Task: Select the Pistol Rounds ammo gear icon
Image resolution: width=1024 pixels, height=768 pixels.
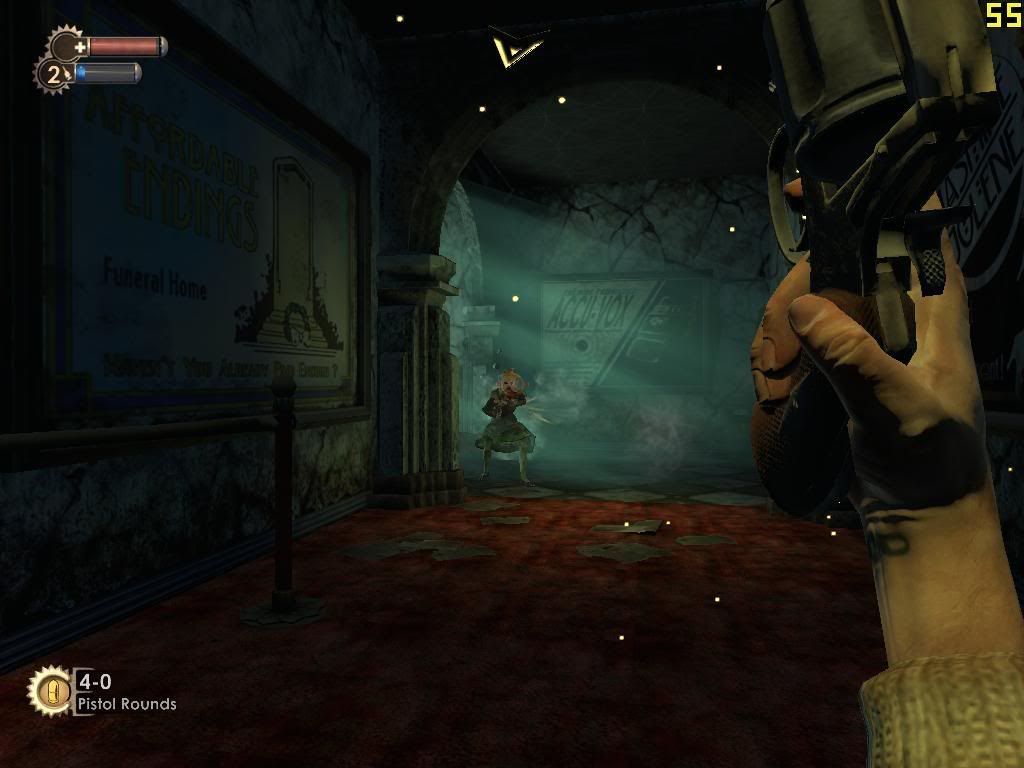Action: 51,691
